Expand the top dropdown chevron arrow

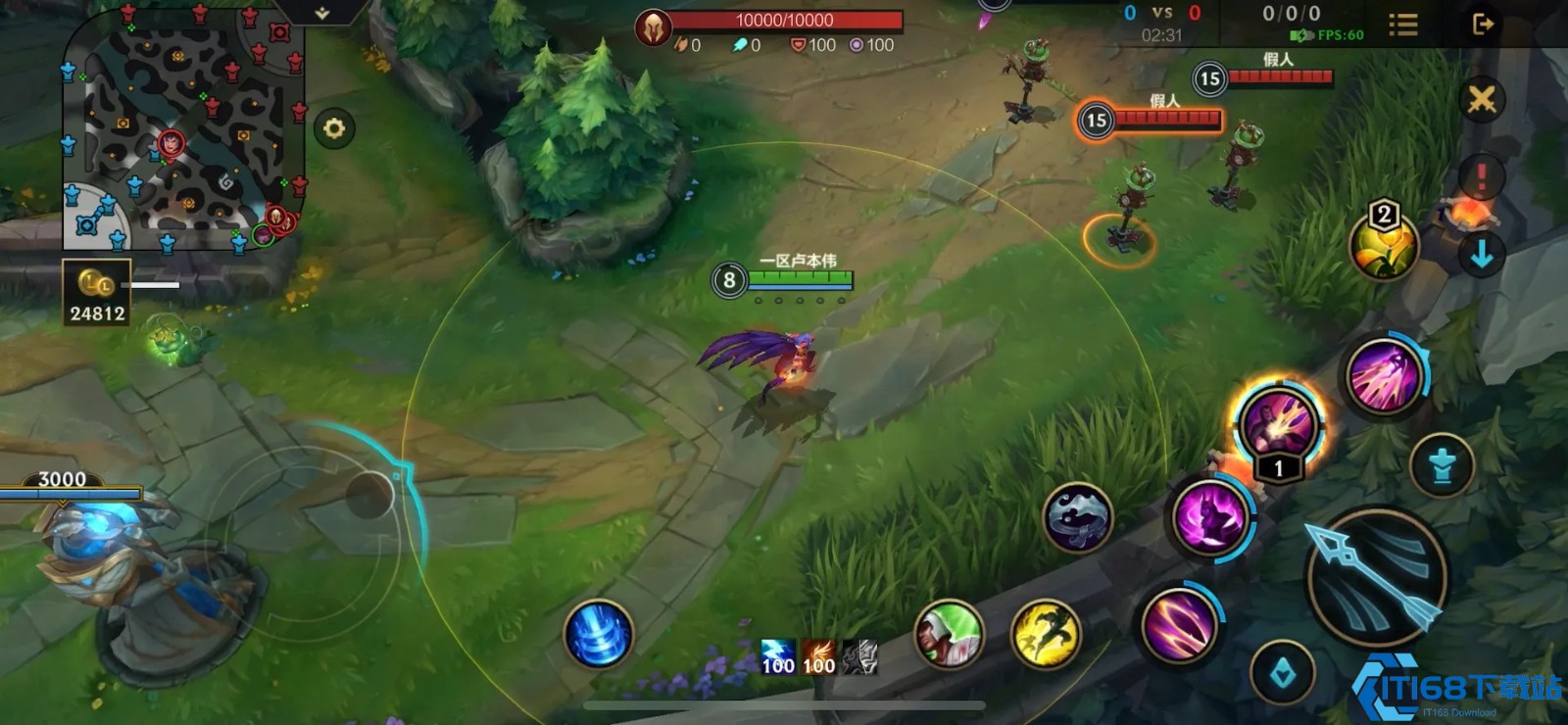(321, 13)
